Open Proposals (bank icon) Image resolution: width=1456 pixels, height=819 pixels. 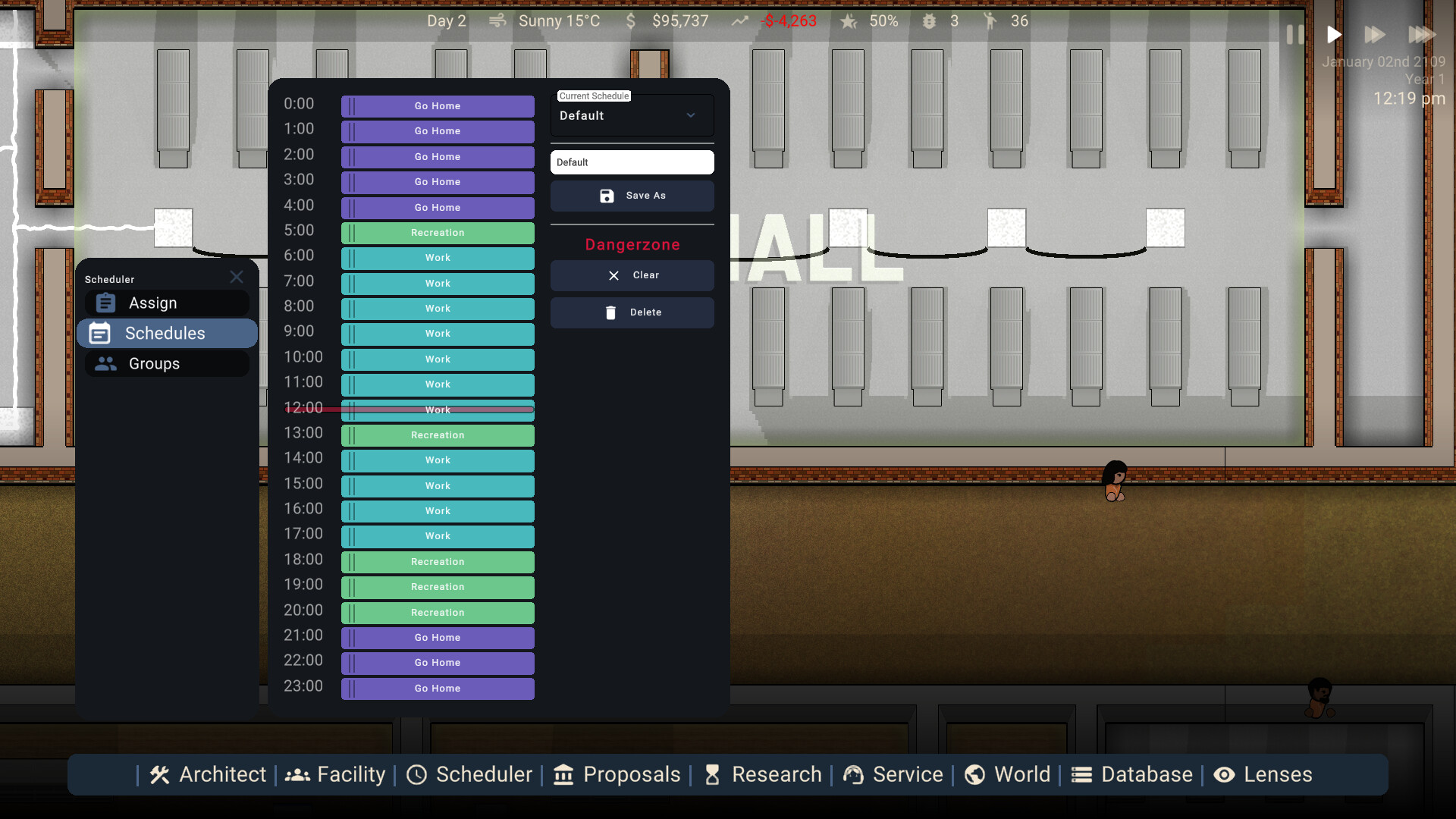coord(617,774)
